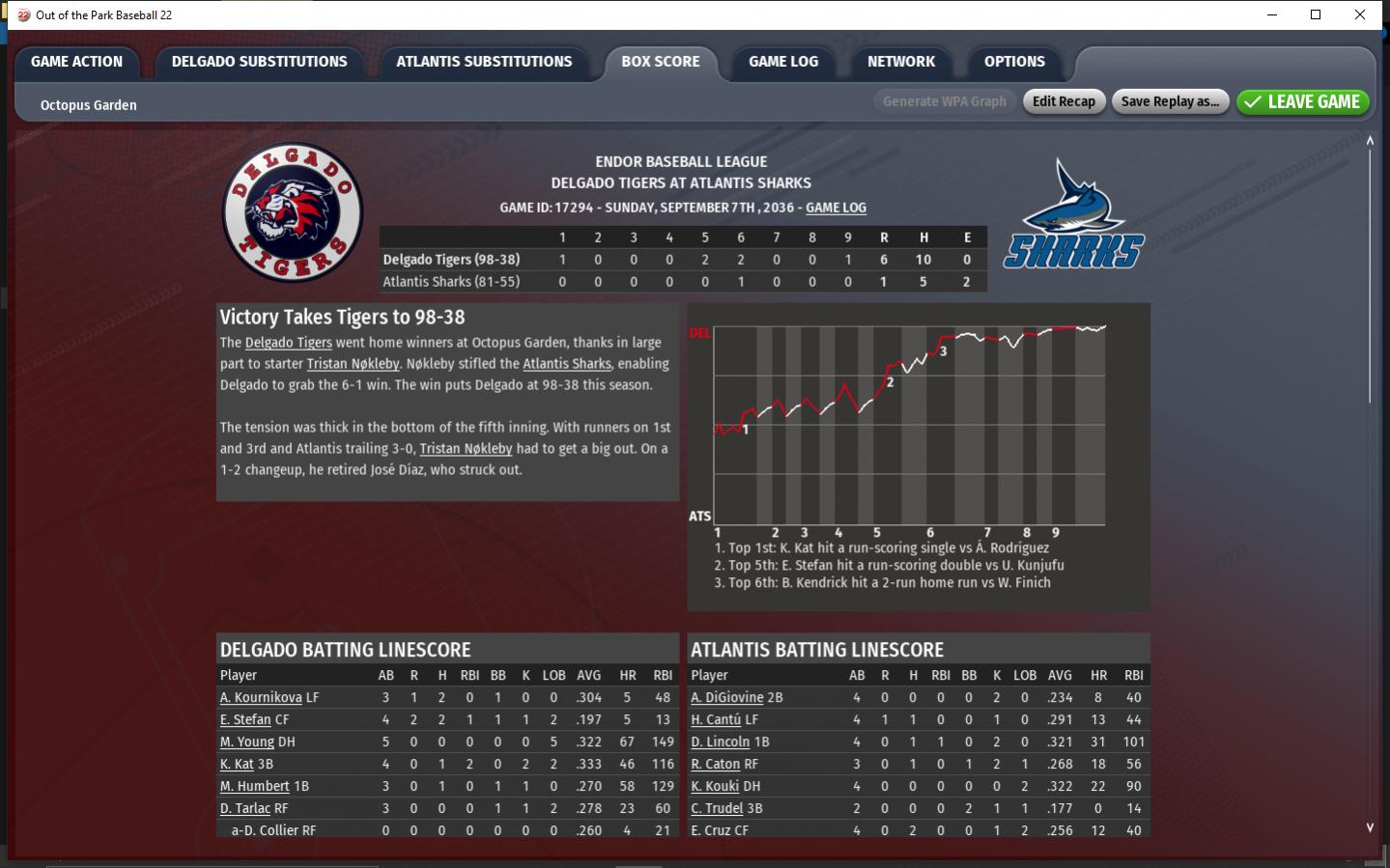Open the Atlantis Substitutions tab
This screenshot has width=1390, height=868.
(x=483, y=62)
